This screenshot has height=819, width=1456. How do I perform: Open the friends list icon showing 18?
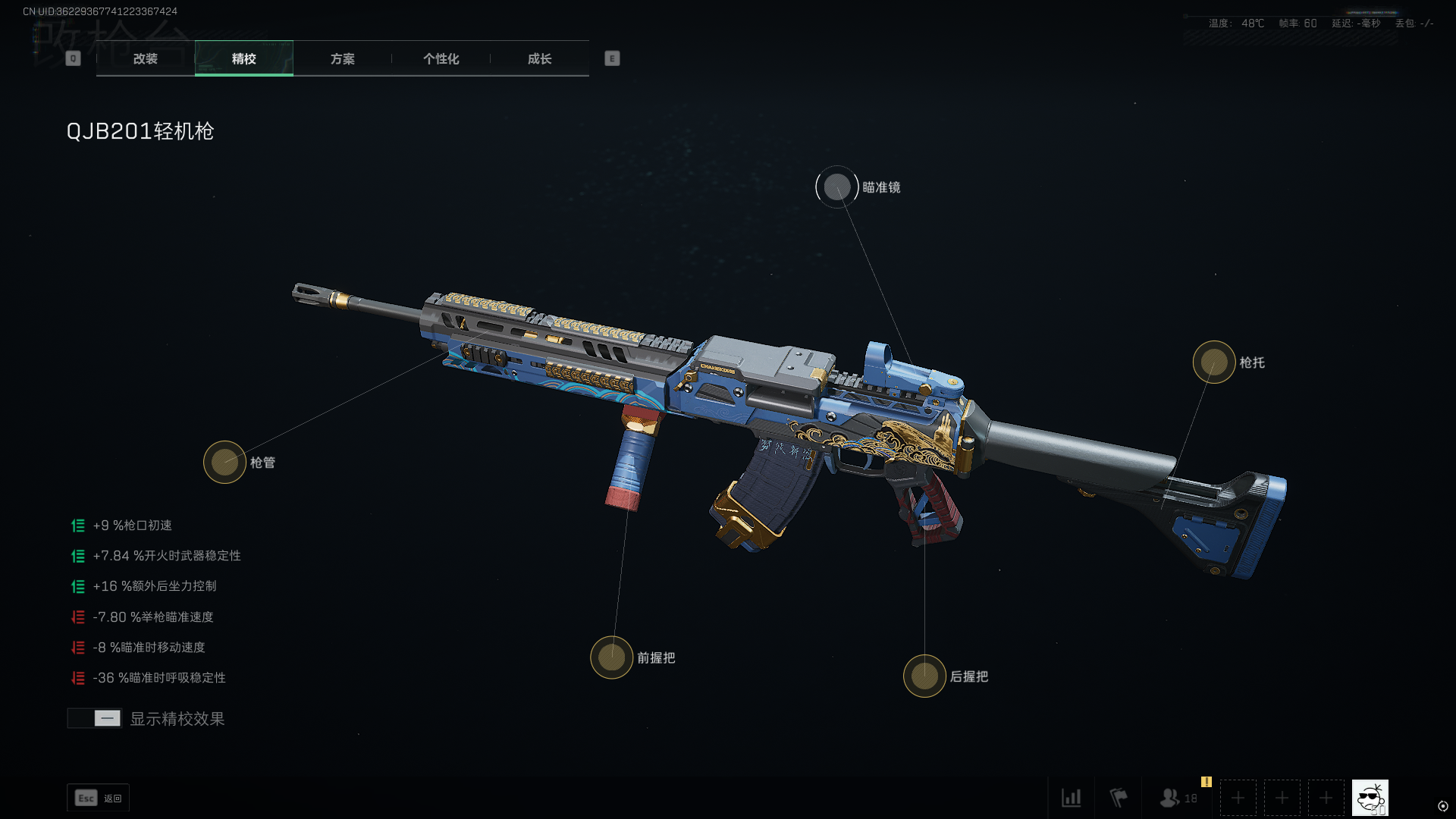pos(1178,798)
